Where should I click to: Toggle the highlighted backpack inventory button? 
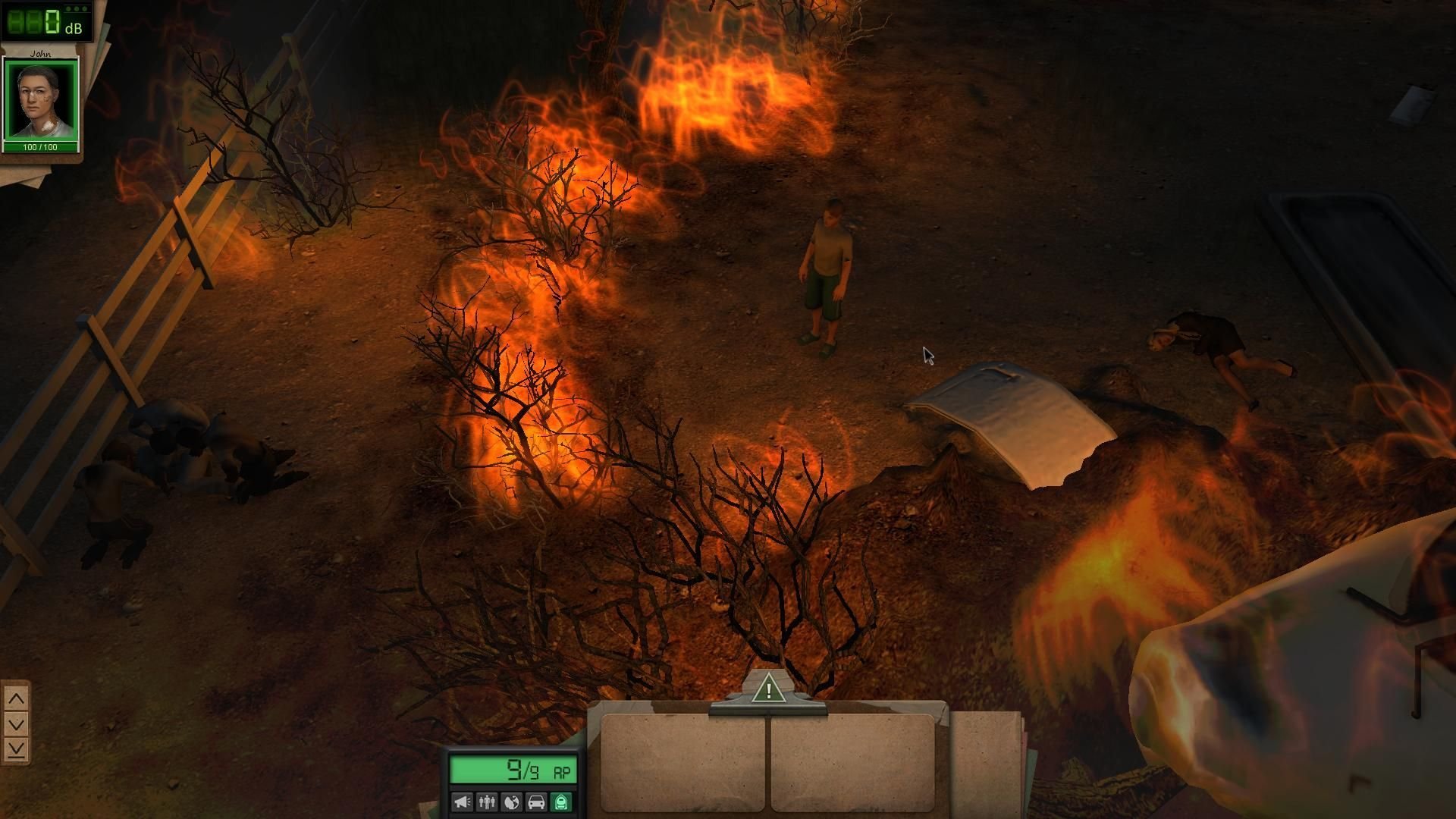tap(561, 802)
